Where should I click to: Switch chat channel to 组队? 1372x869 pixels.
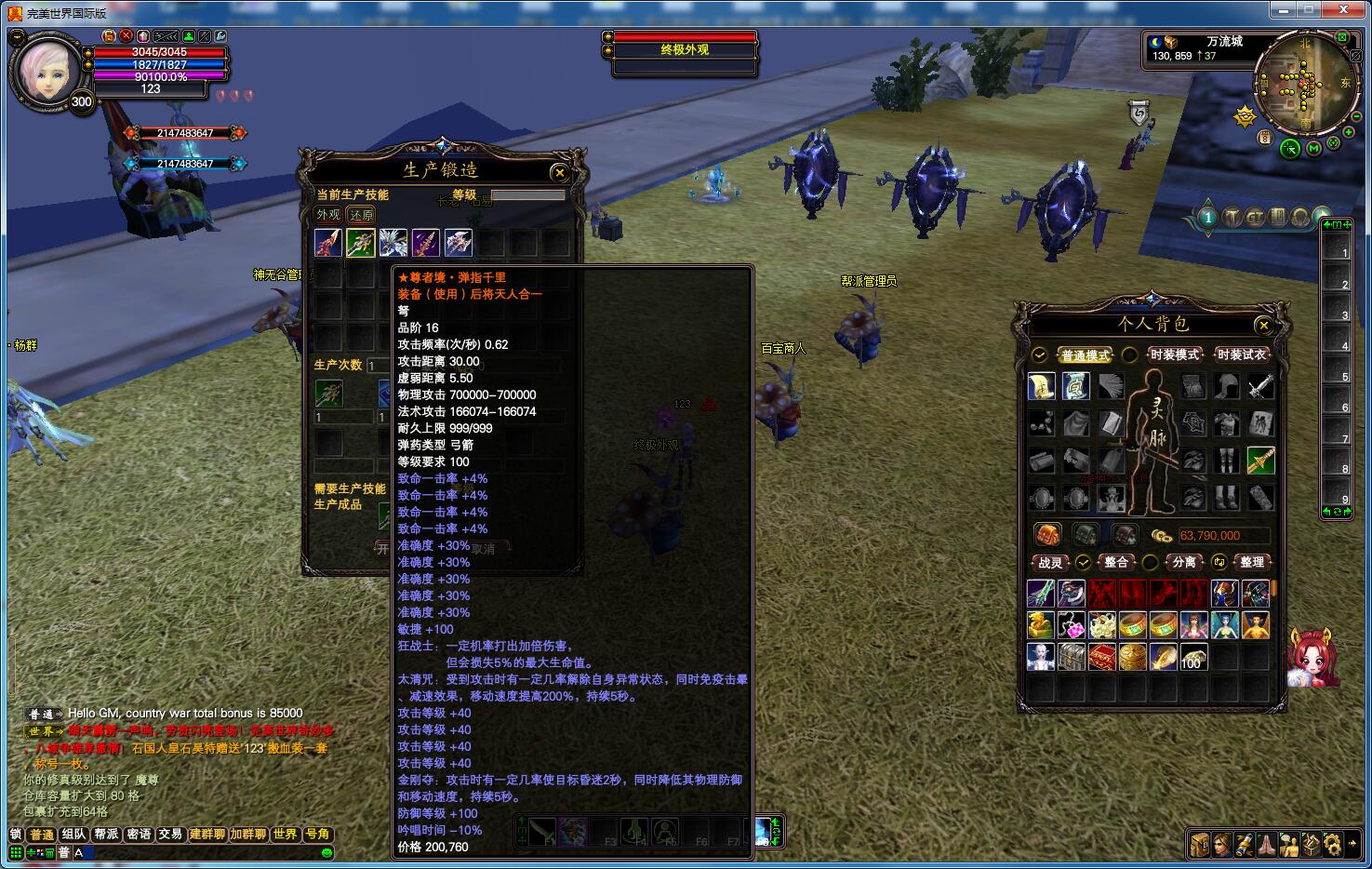pos(73,835)
